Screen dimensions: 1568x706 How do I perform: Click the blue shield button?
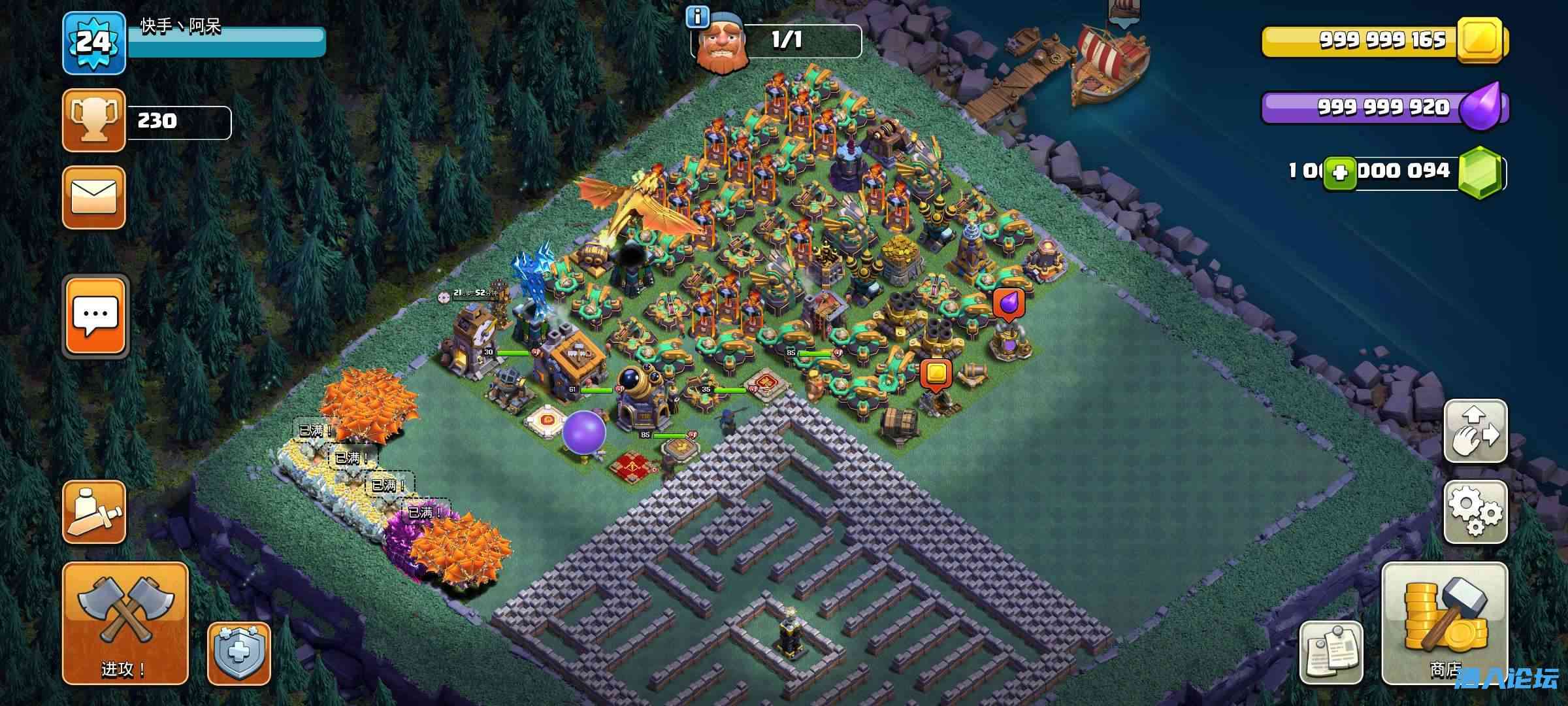pyautogui.click(x=239, y=654)
